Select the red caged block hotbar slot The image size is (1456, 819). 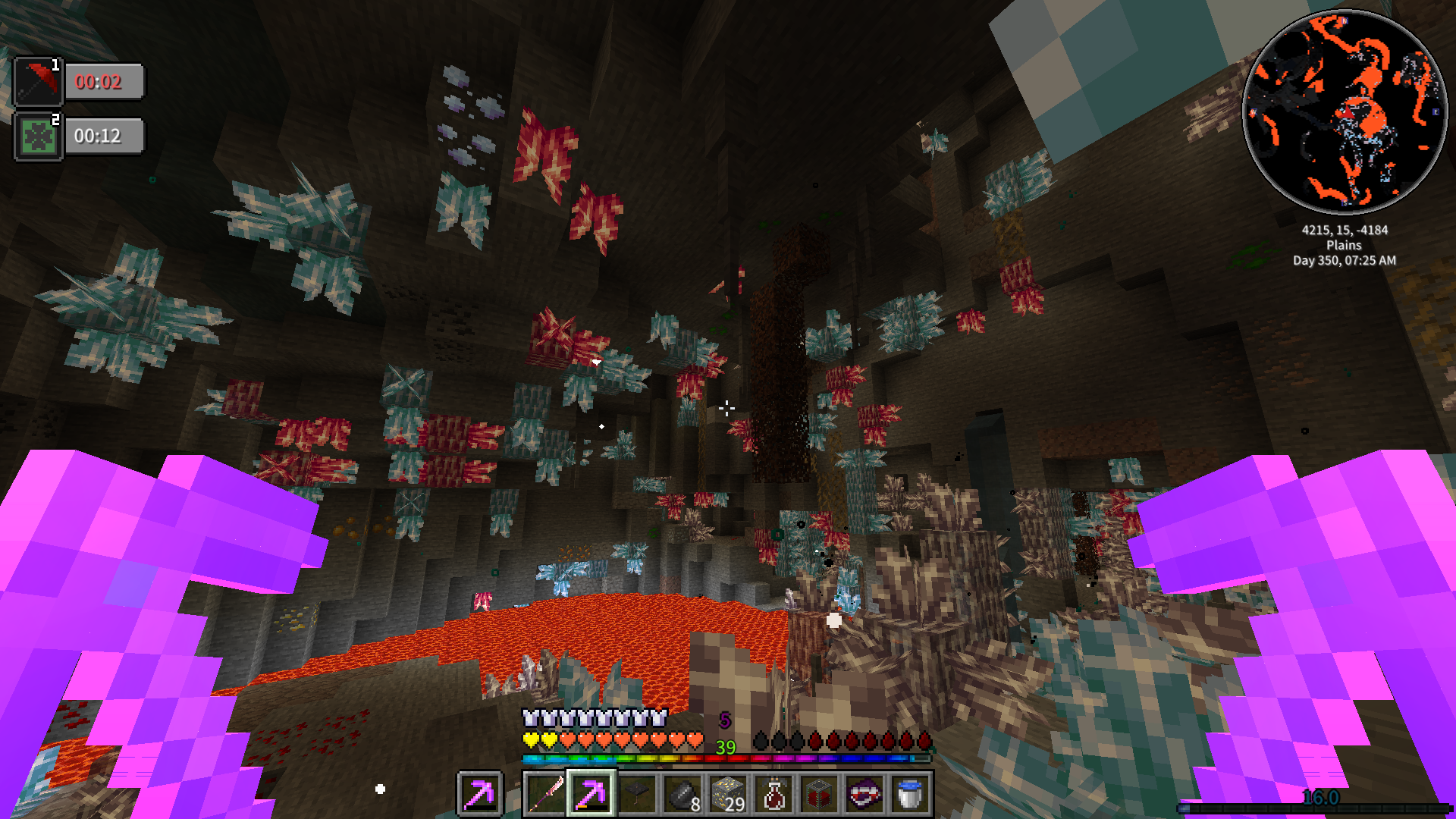[x=819, y=794]
